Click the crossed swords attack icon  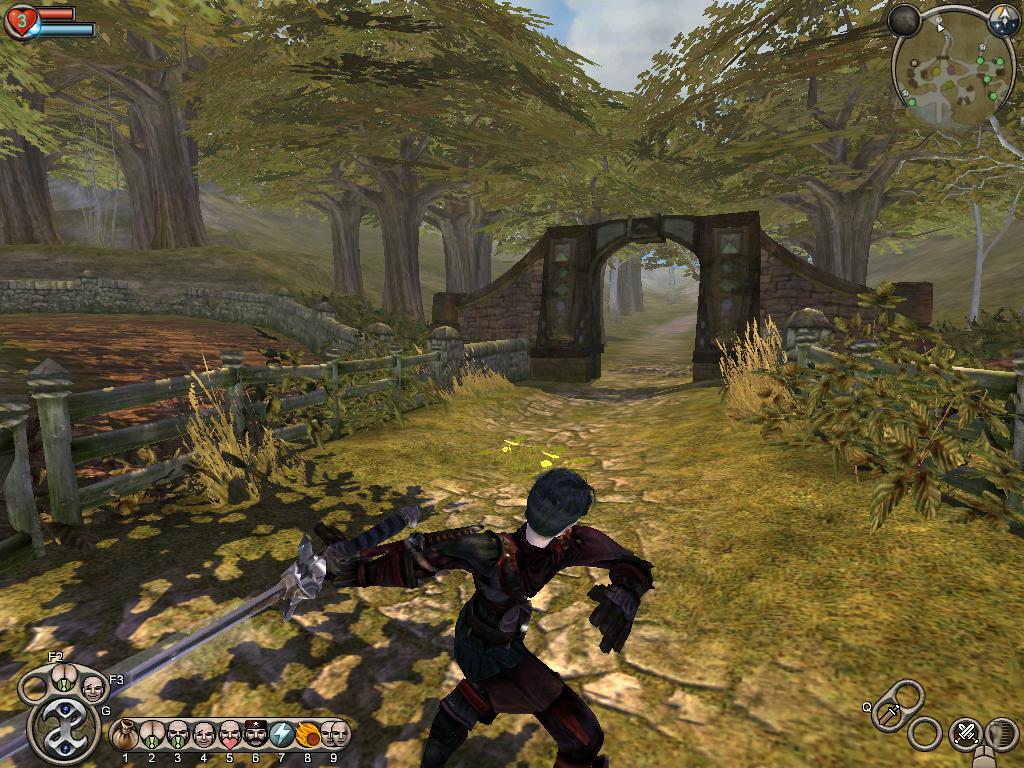click(x=965, y=734)
